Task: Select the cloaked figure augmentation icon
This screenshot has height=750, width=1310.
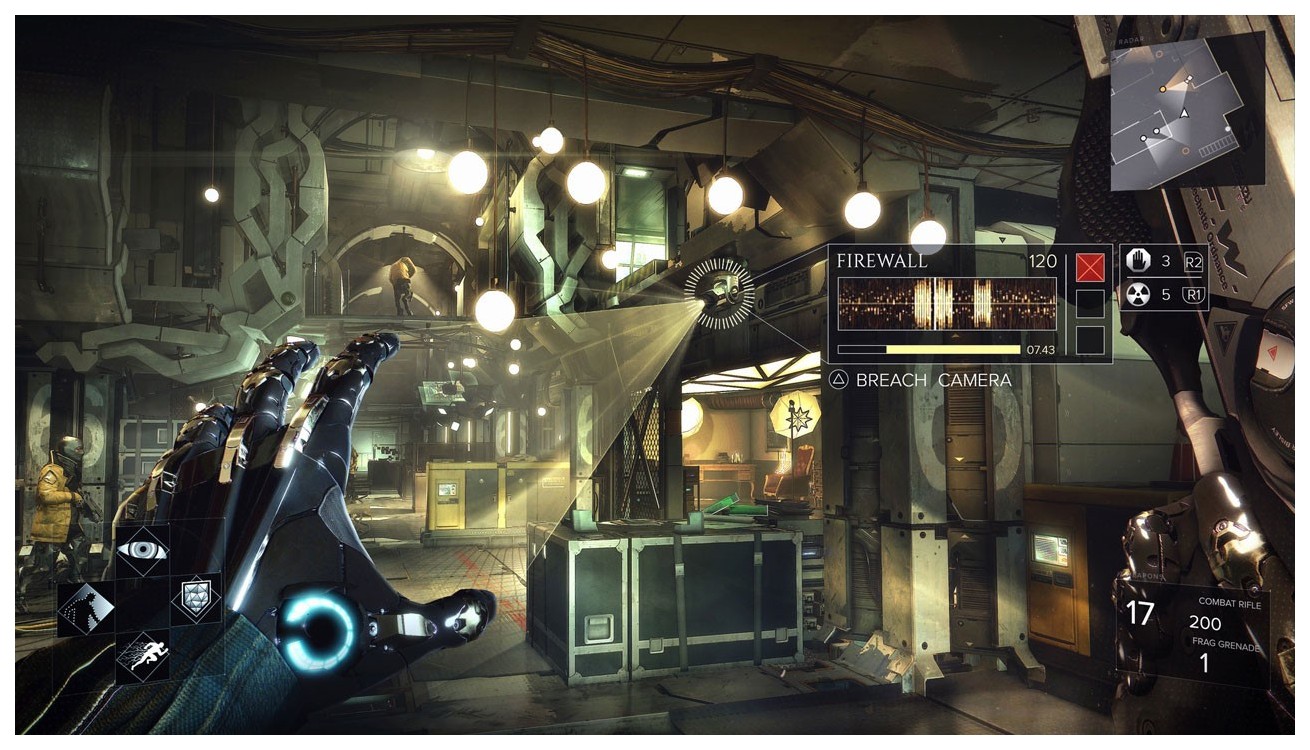Action: tap(86, 606)
